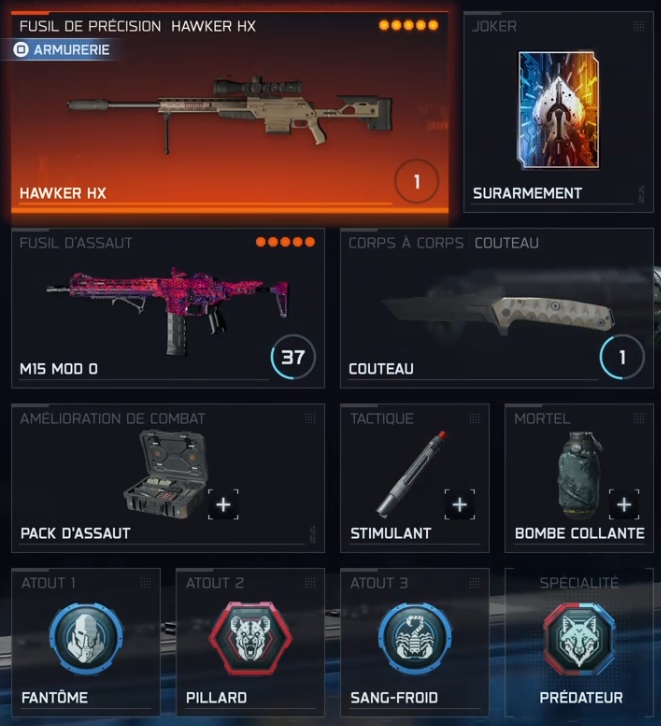Open the Armurerie for the Hawker HX
The height and width of the screenshot is (726, 661).
62,48
